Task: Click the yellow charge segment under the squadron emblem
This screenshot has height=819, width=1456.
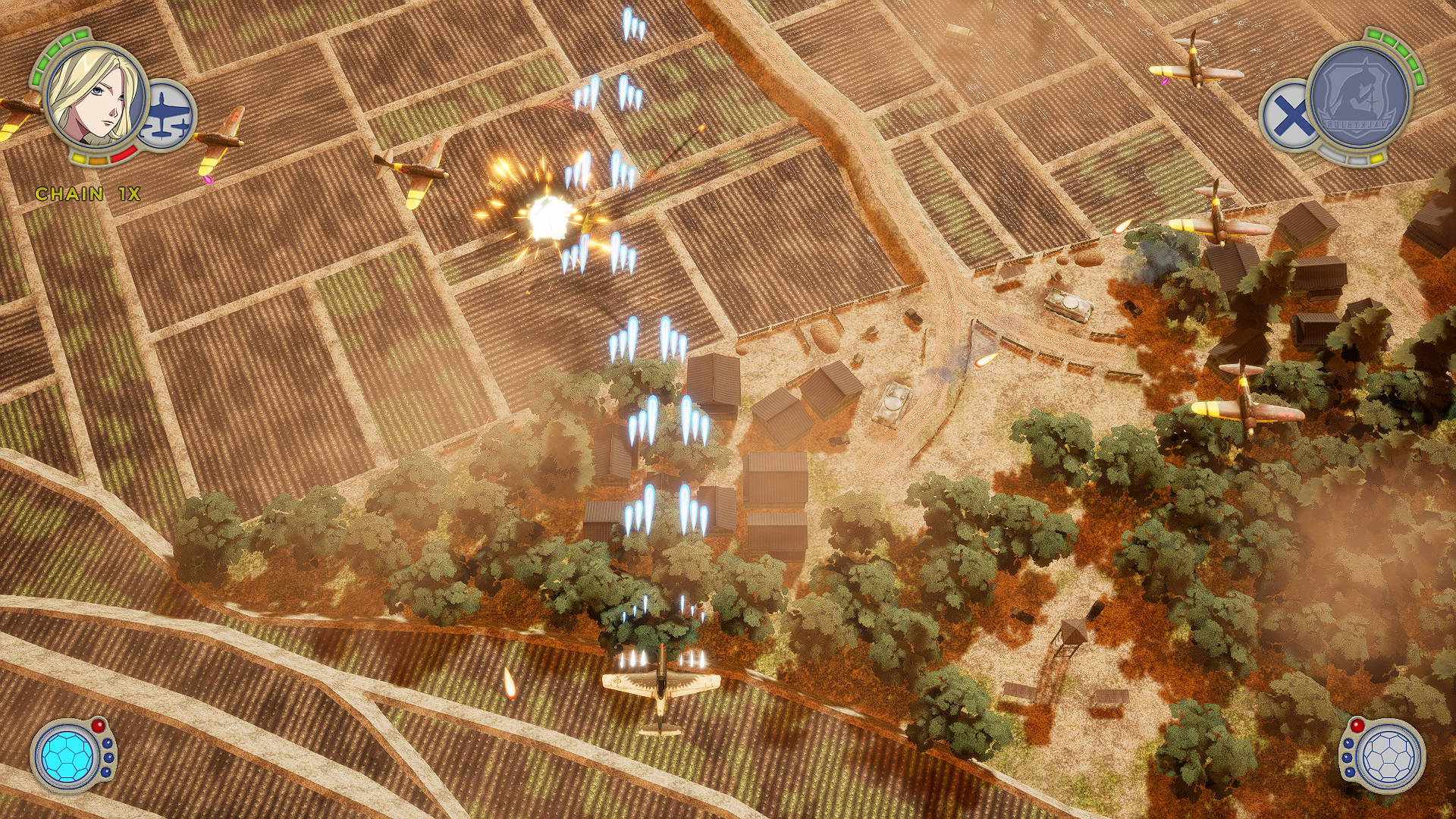Action: pyautogui.click(x=1376, y=158)
